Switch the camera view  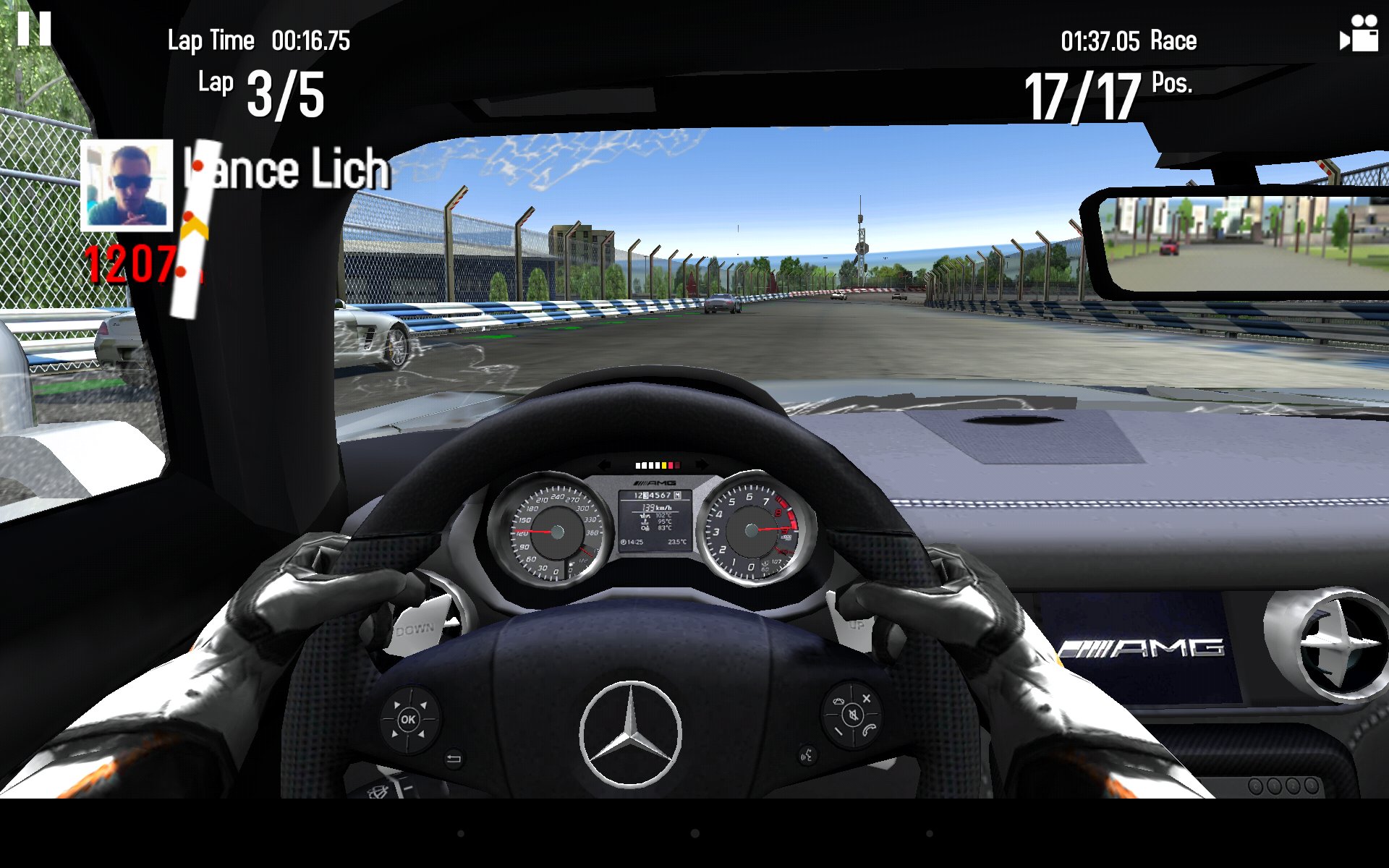1359,34
